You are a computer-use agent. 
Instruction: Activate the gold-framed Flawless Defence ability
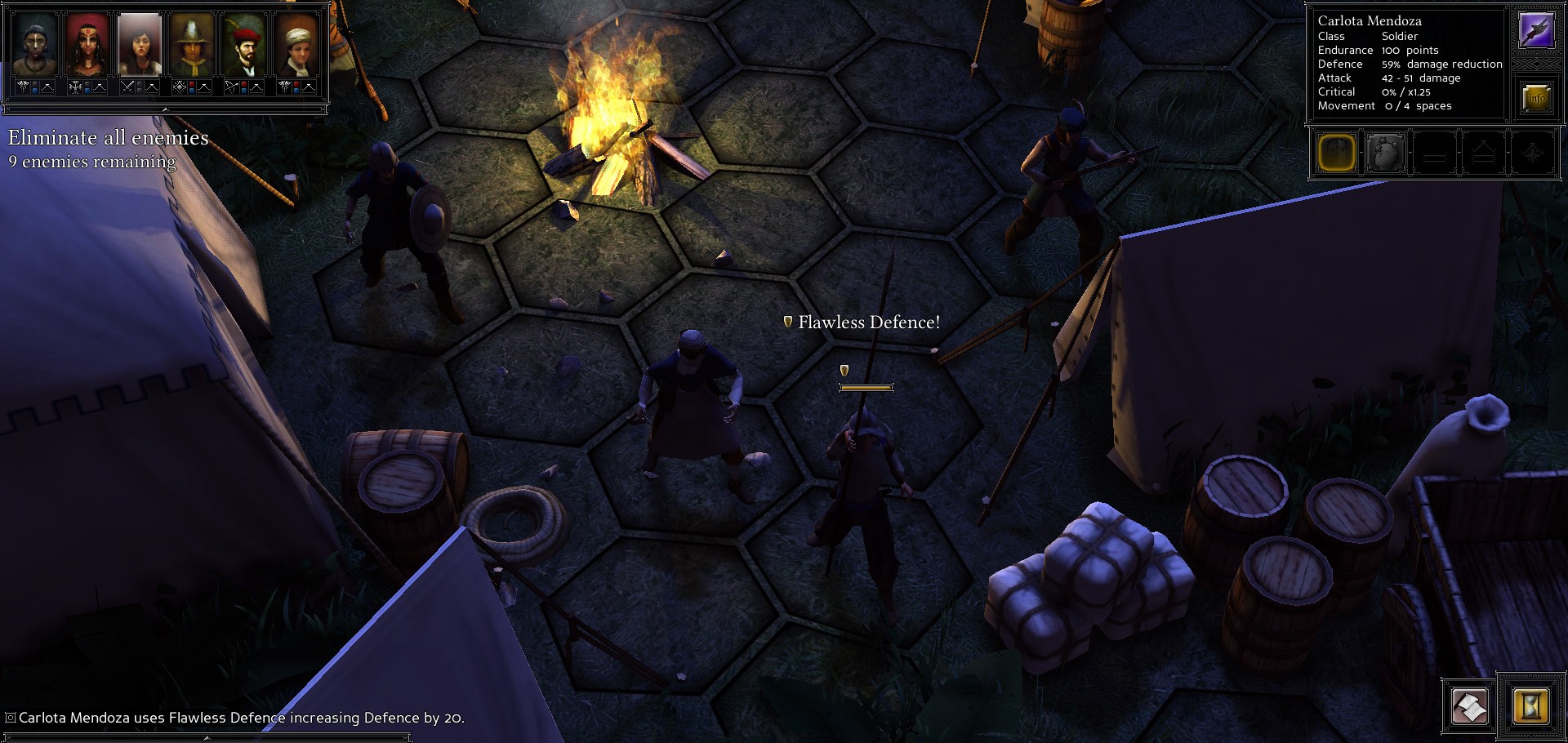pos(1337,153)
